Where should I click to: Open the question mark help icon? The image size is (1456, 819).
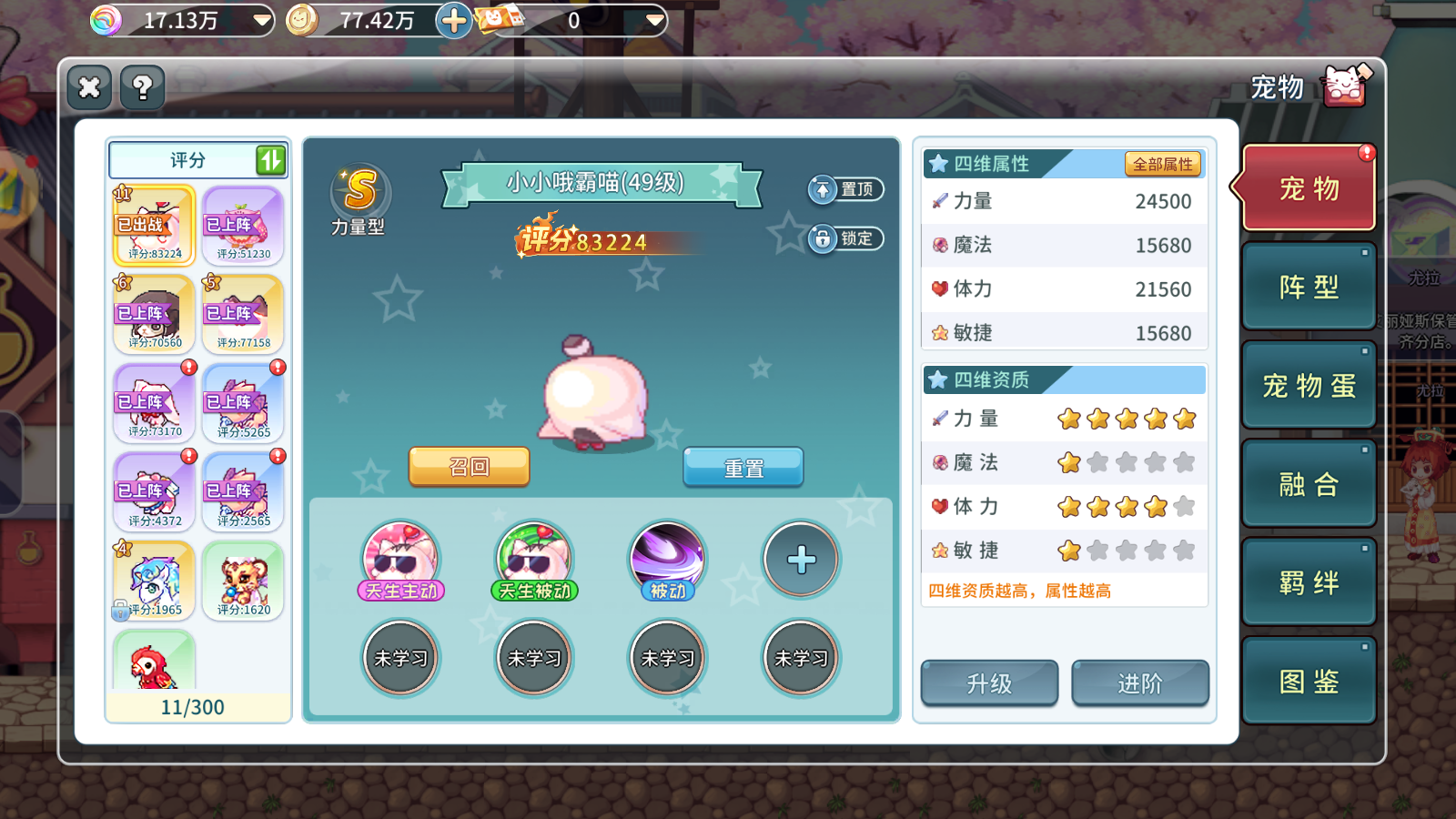pyautogui.click(x=141, y=88)
